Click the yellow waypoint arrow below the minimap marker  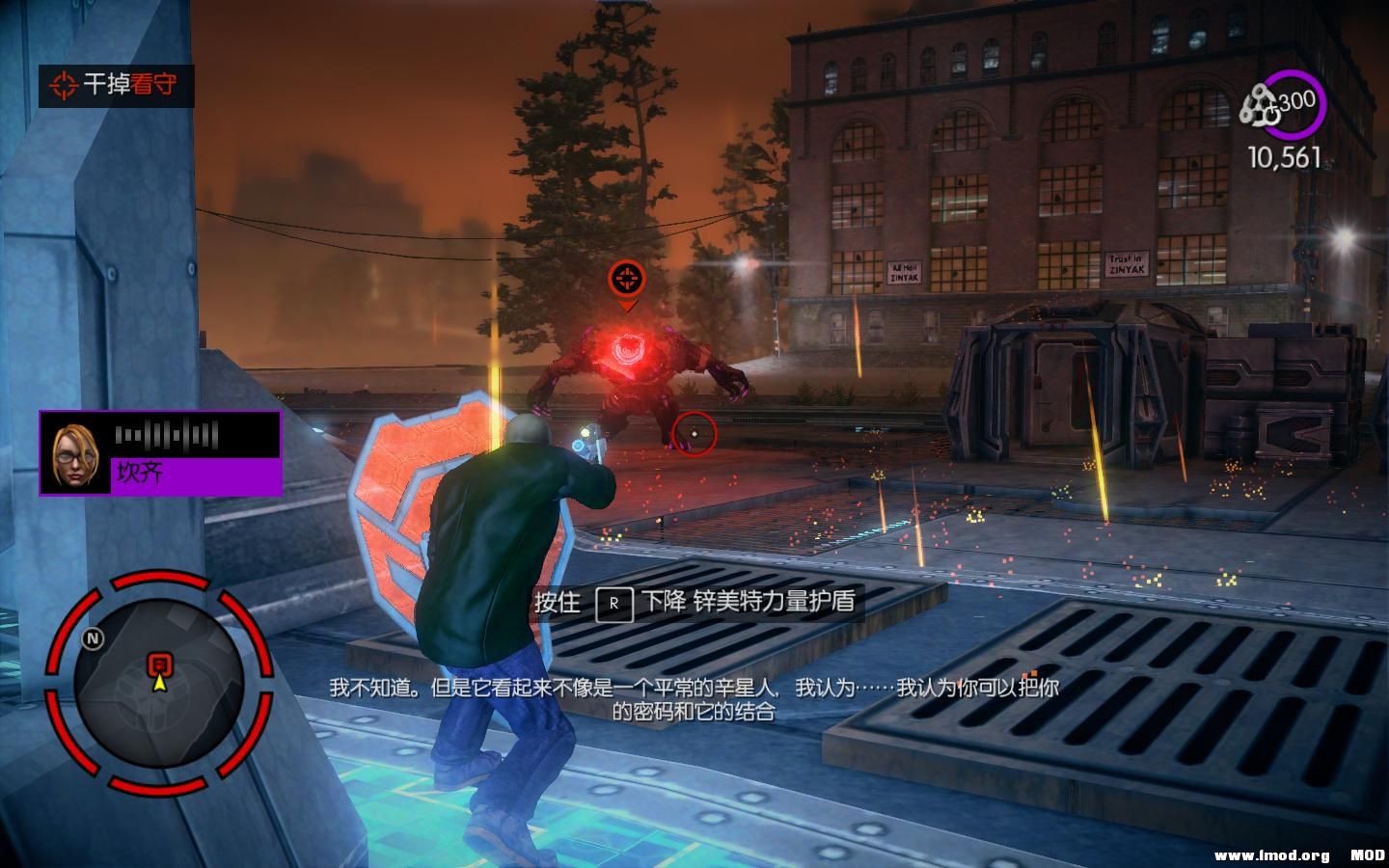click(160, 685)
